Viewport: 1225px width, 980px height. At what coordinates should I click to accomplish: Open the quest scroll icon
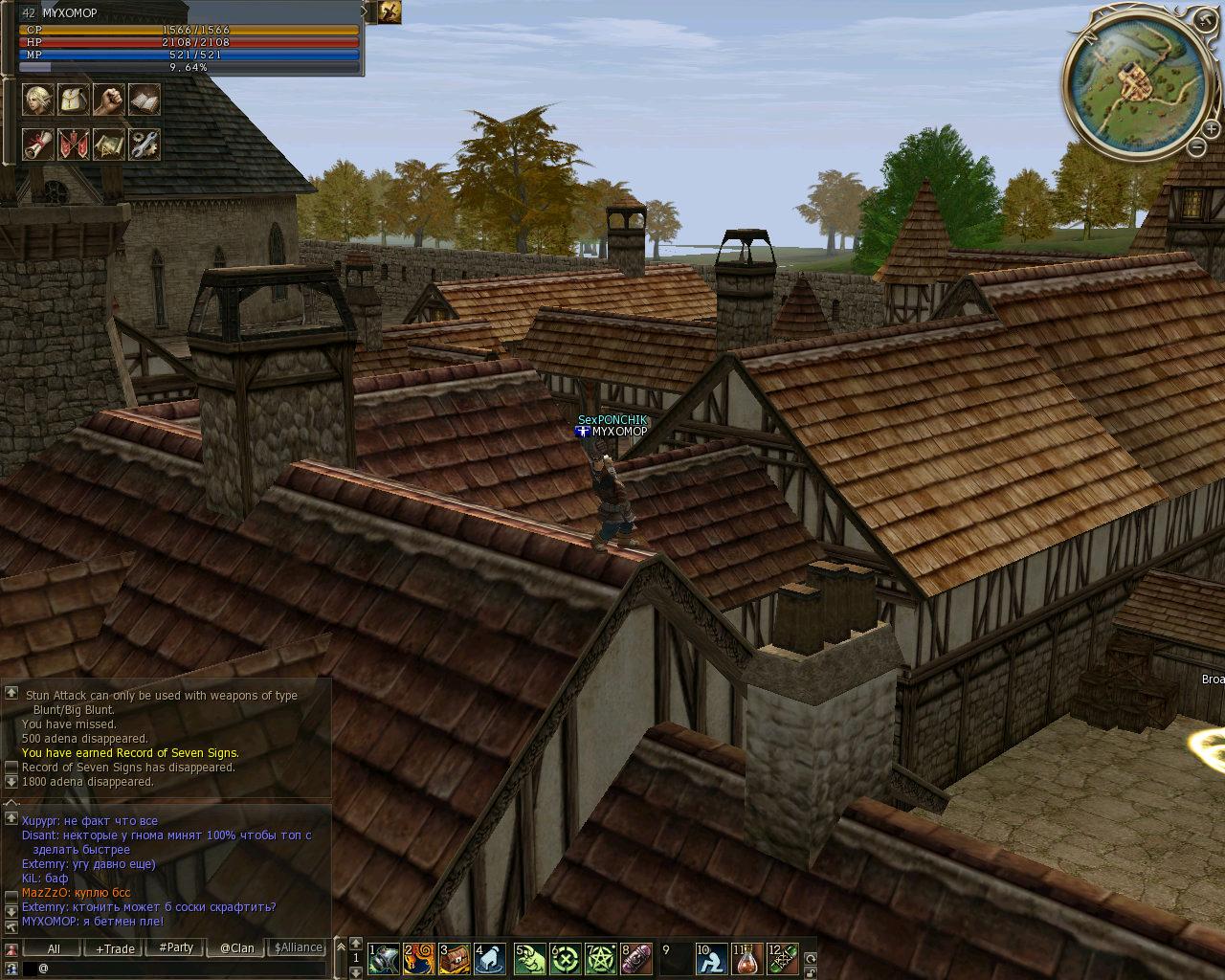(37, 145)
